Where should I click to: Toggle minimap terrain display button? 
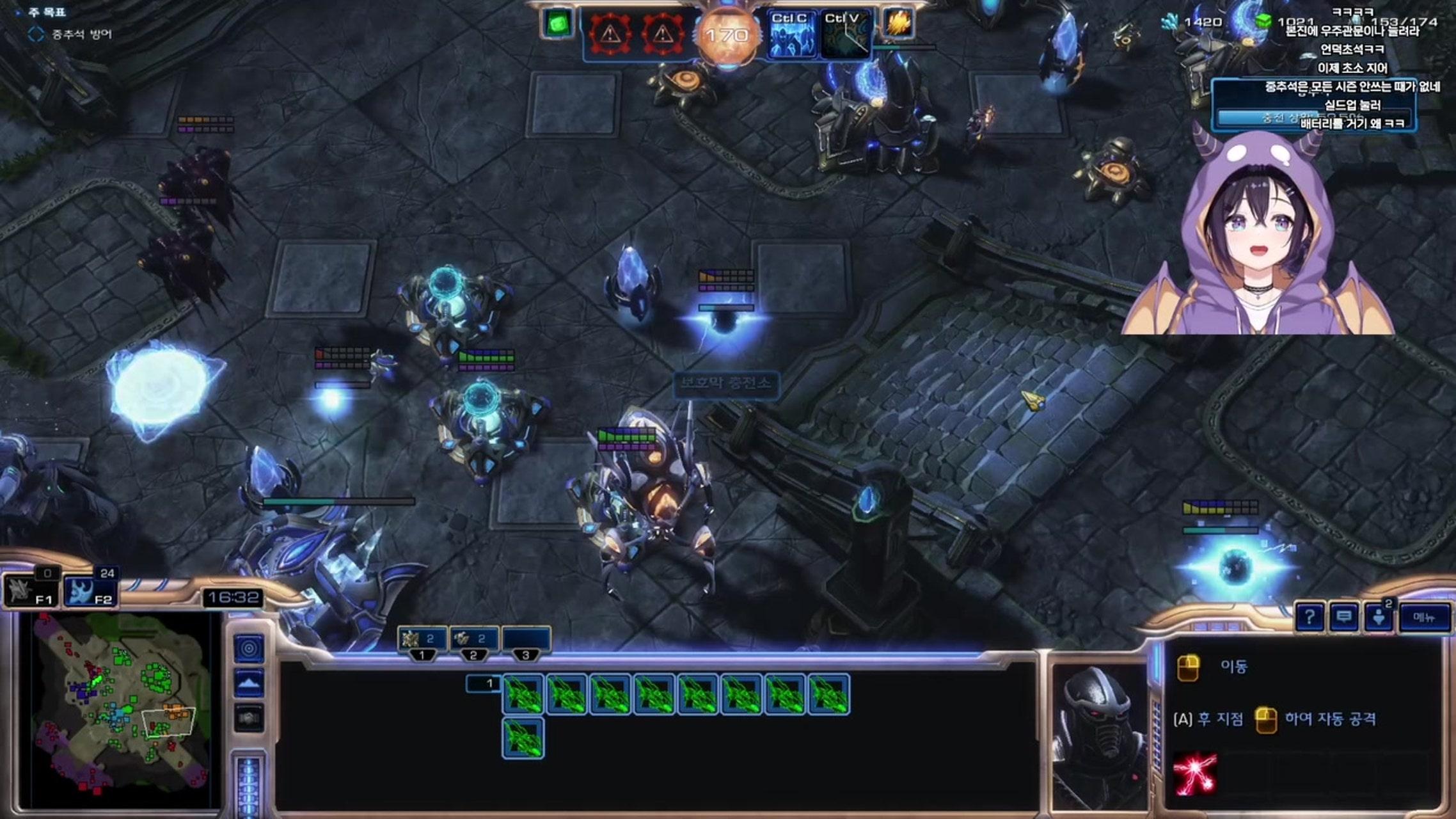pyautogui.click(x=249, y=683)
